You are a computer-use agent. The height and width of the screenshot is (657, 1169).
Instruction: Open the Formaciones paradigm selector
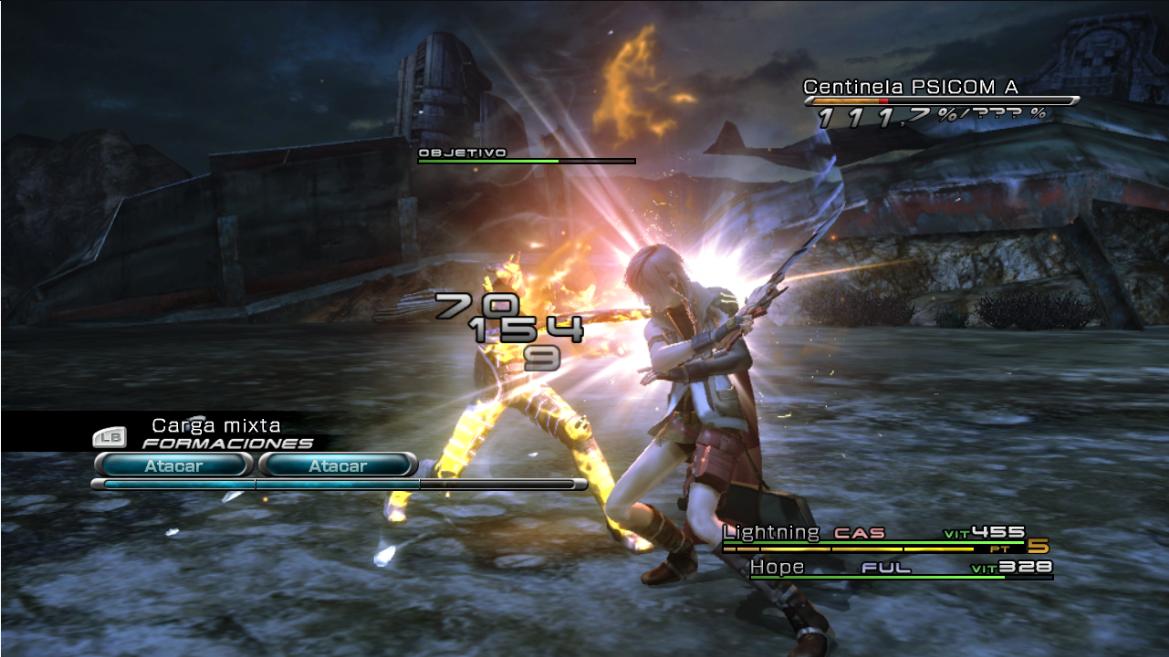coord(227,442)
